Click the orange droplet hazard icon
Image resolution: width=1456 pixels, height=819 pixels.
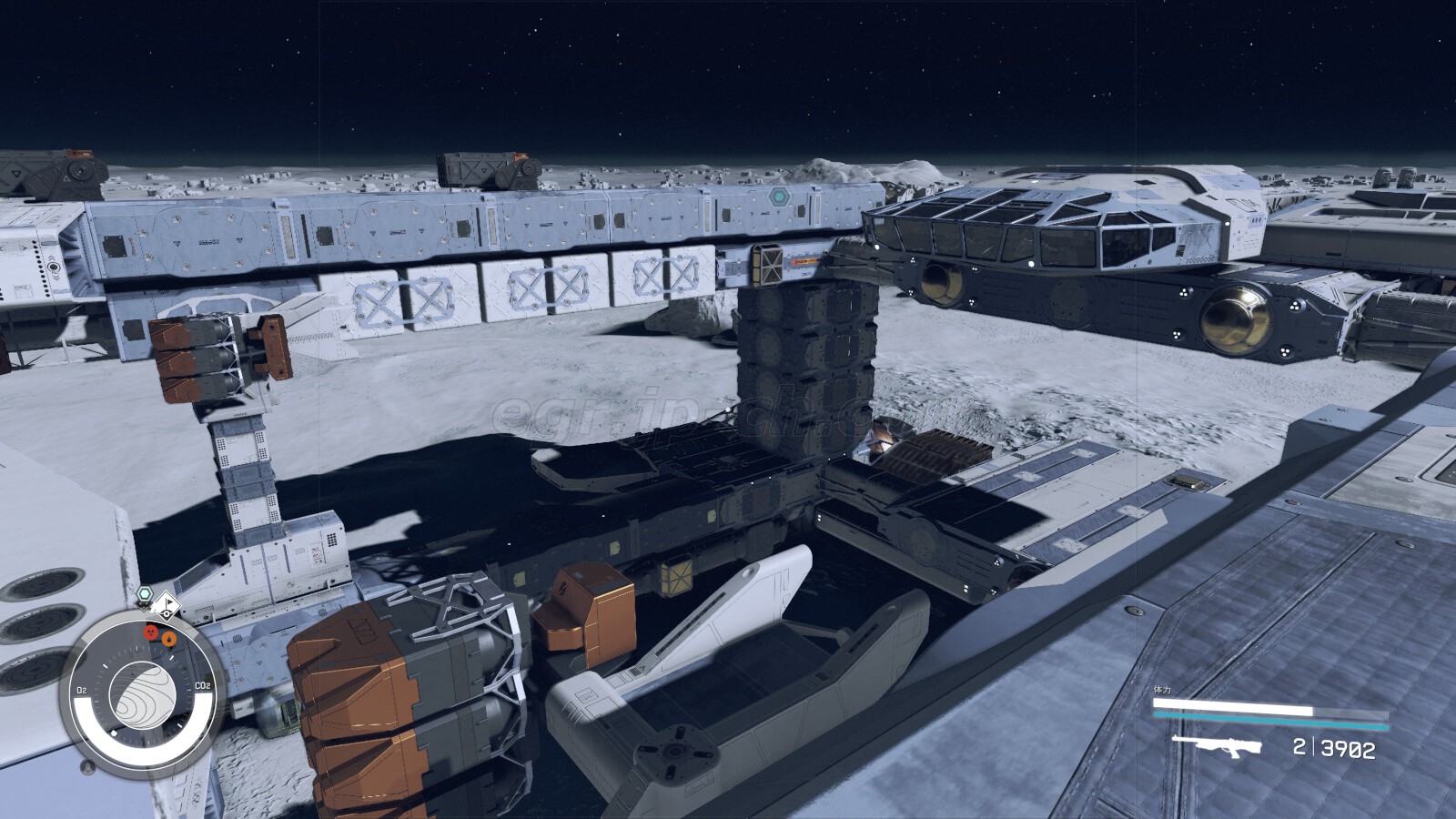coord(167,639)
